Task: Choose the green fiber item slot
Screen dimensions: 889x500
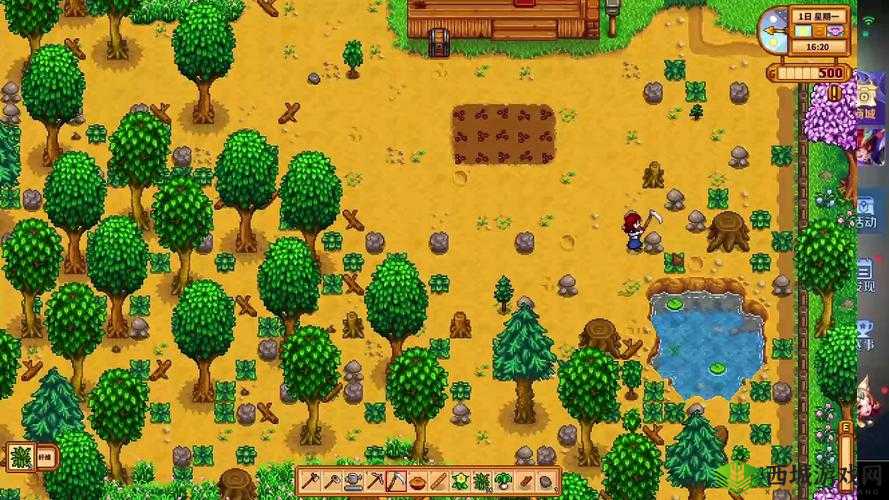Action: 482,481
